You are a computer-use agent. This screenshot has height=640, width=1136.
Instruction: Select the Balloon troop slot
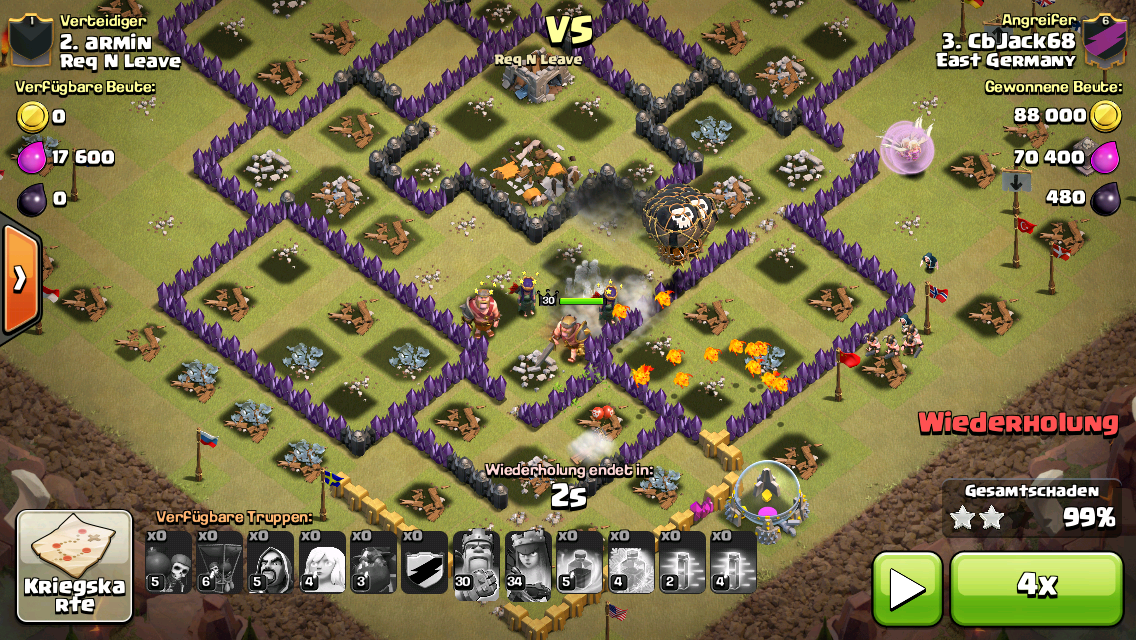(220, 563)
